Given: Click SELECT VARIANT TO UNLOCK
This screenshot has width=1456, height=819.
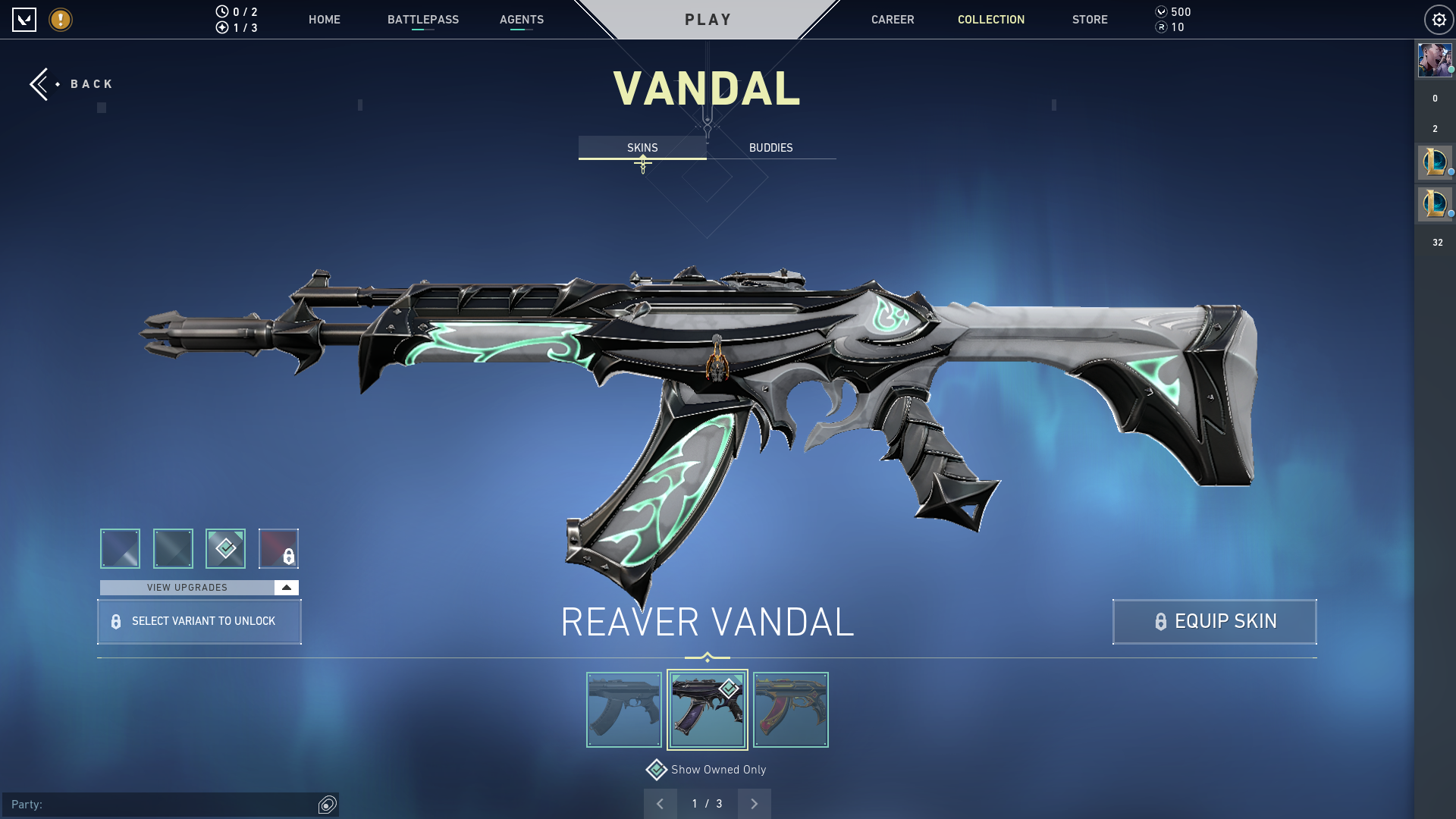Looking at the screenshot, I should pos(199,621).
